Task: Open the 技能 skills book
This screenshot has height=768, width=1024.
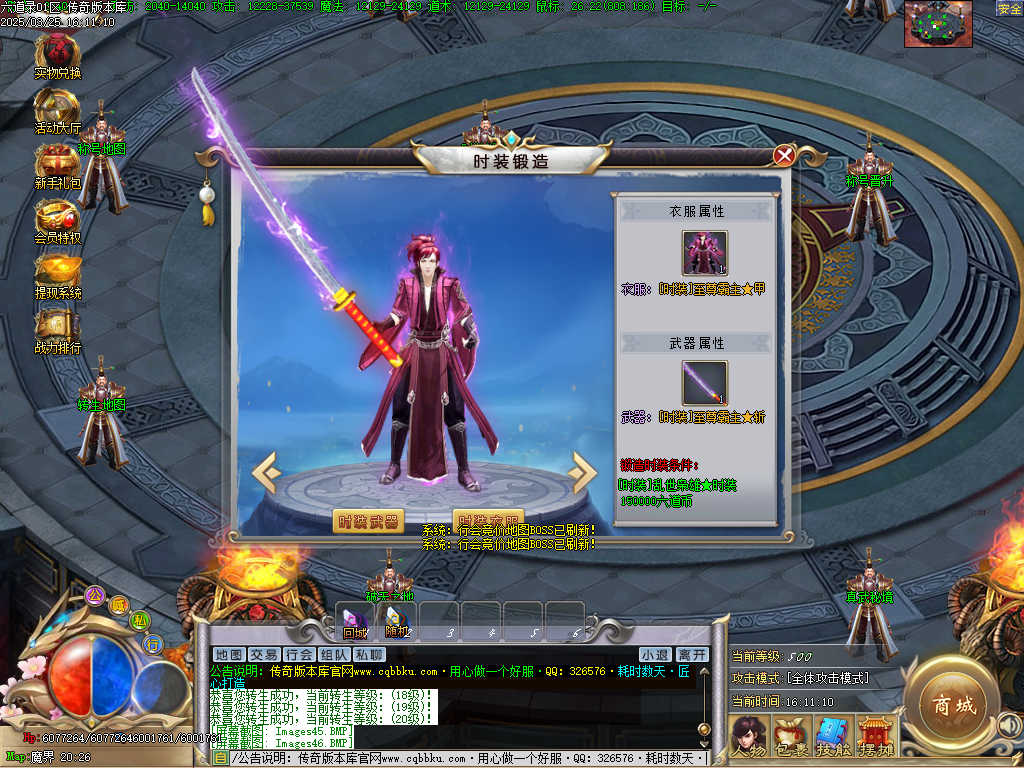Action: point(832,735)
